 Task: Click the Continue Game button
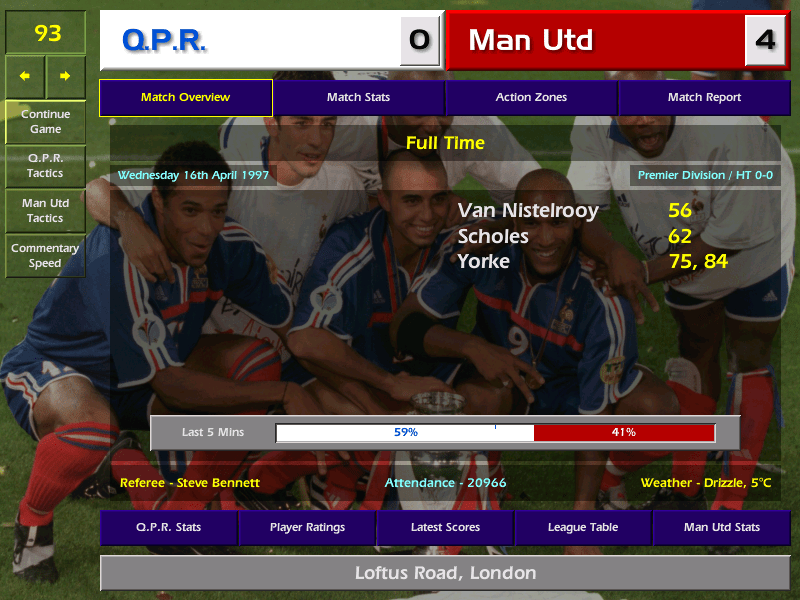click(x=45, y=121)
